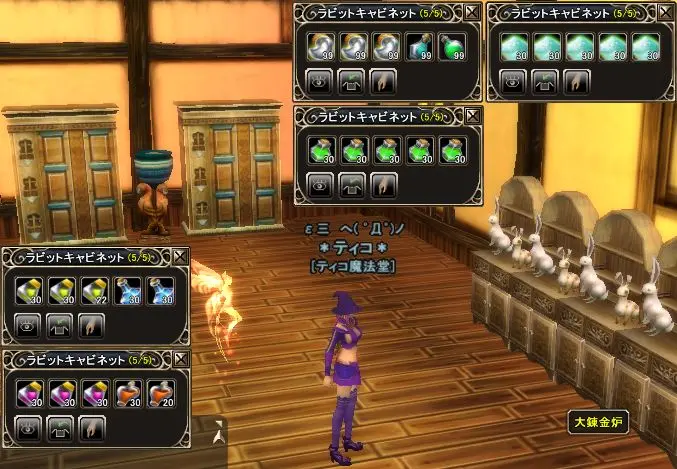Select the orange potion stack of 20

[159, 392]
